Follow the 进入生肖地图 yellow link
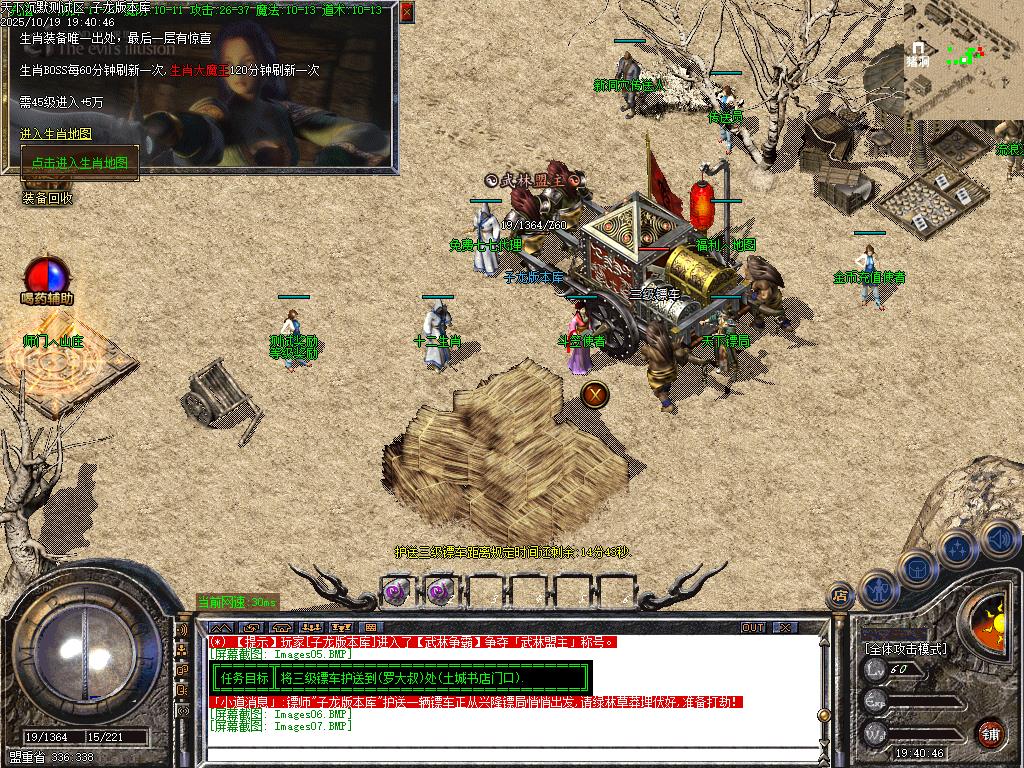The image size is (1024, 768). click(x=56, y=134)
